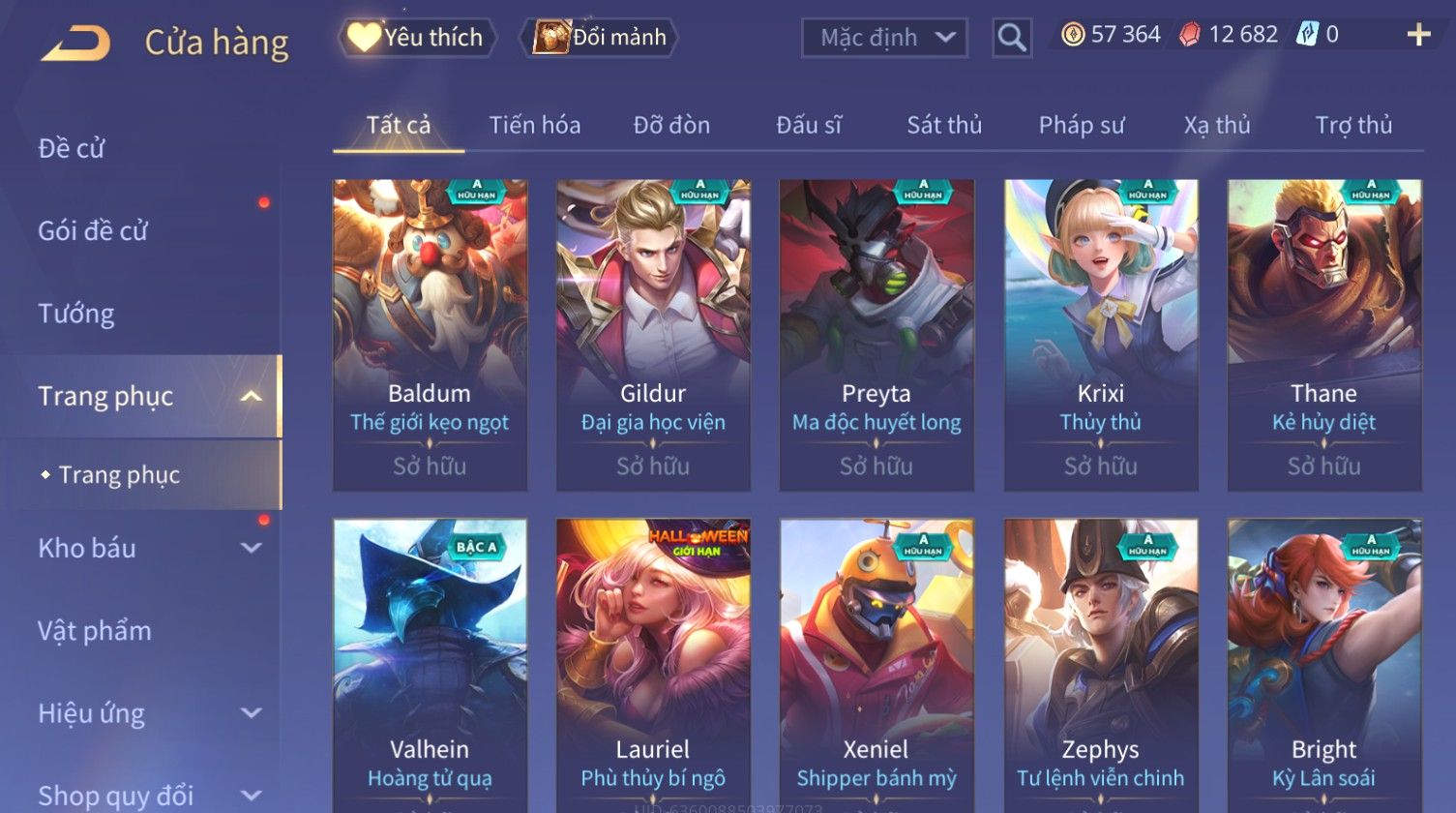The height and width of the screenshot is (813, 1456).
Task: Open the Yêu thích favorites list
Action: (417, 38)
